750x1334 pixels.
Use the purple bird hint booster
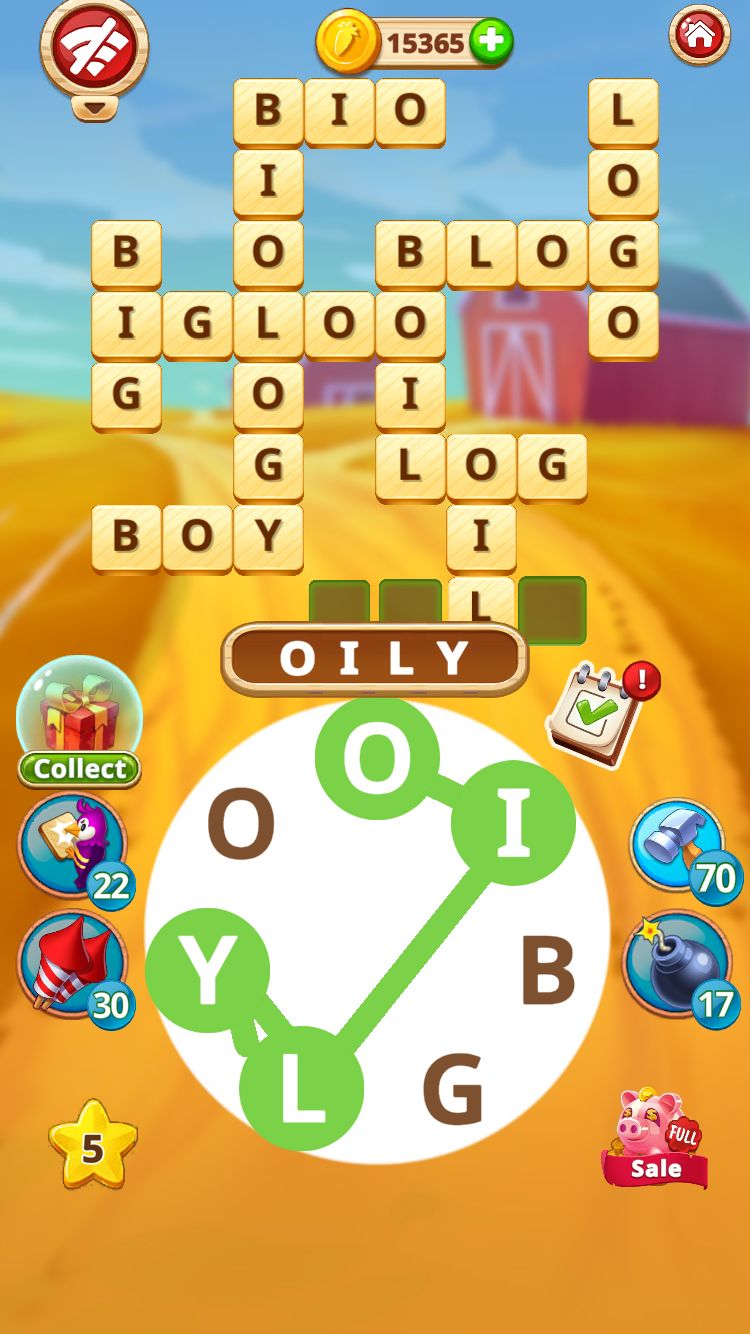[x=74, y=846]
